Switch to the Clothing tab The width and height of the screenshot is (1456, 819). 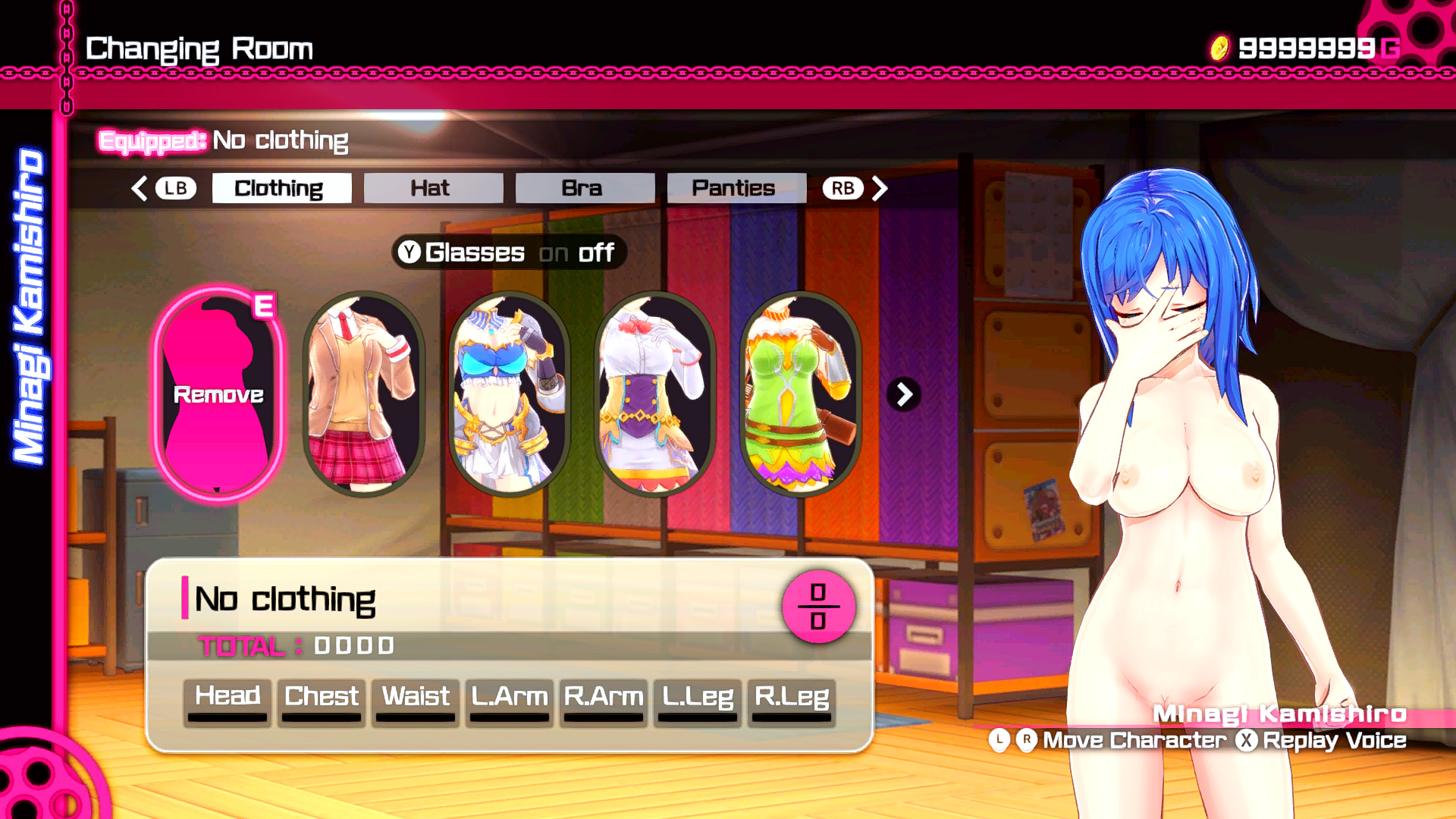point(281,188)
